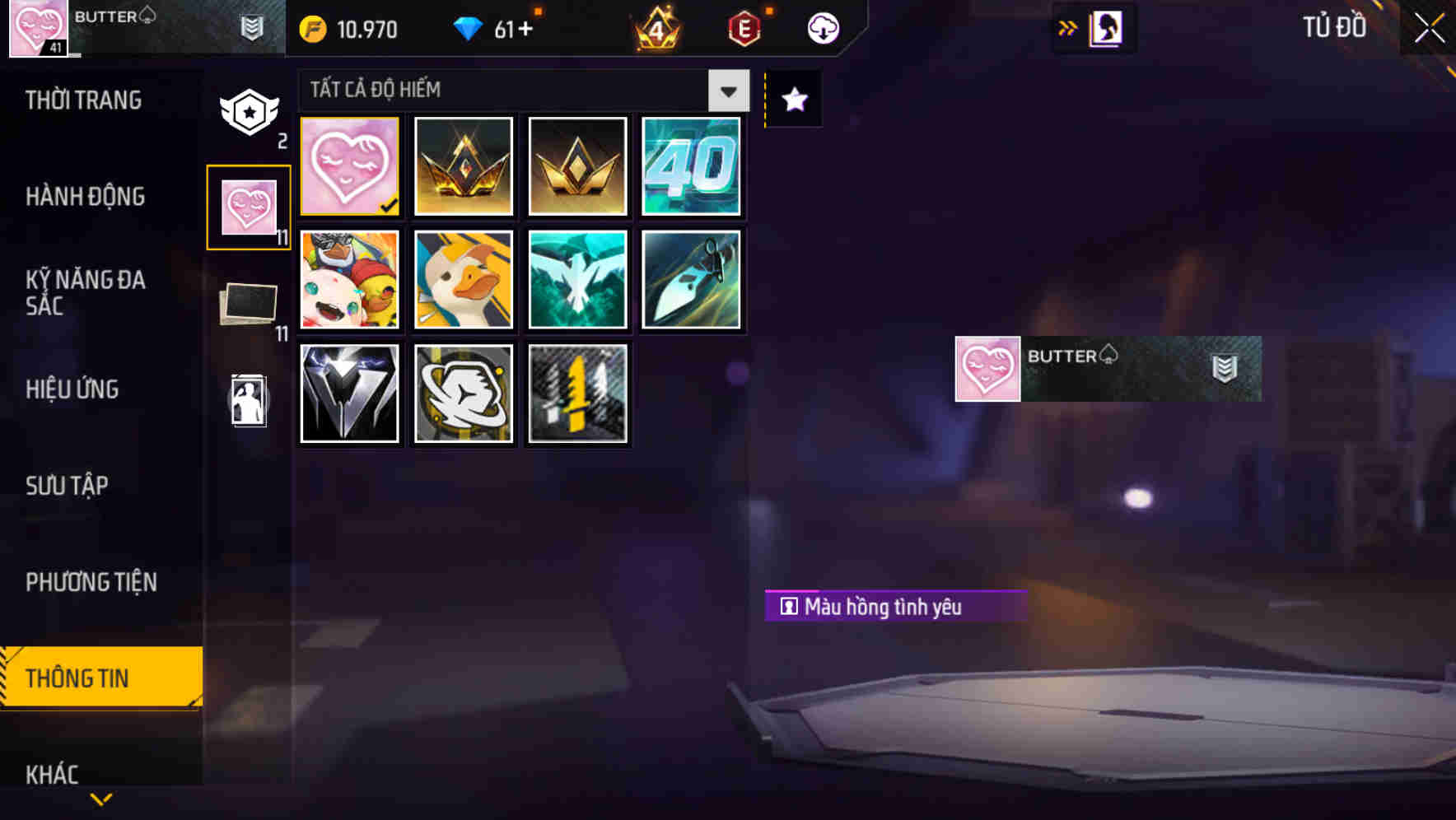The height and width of the screenshot is (820, 1456).
Task: Toggle the star favorites filter
Action: tap(792, 100)
